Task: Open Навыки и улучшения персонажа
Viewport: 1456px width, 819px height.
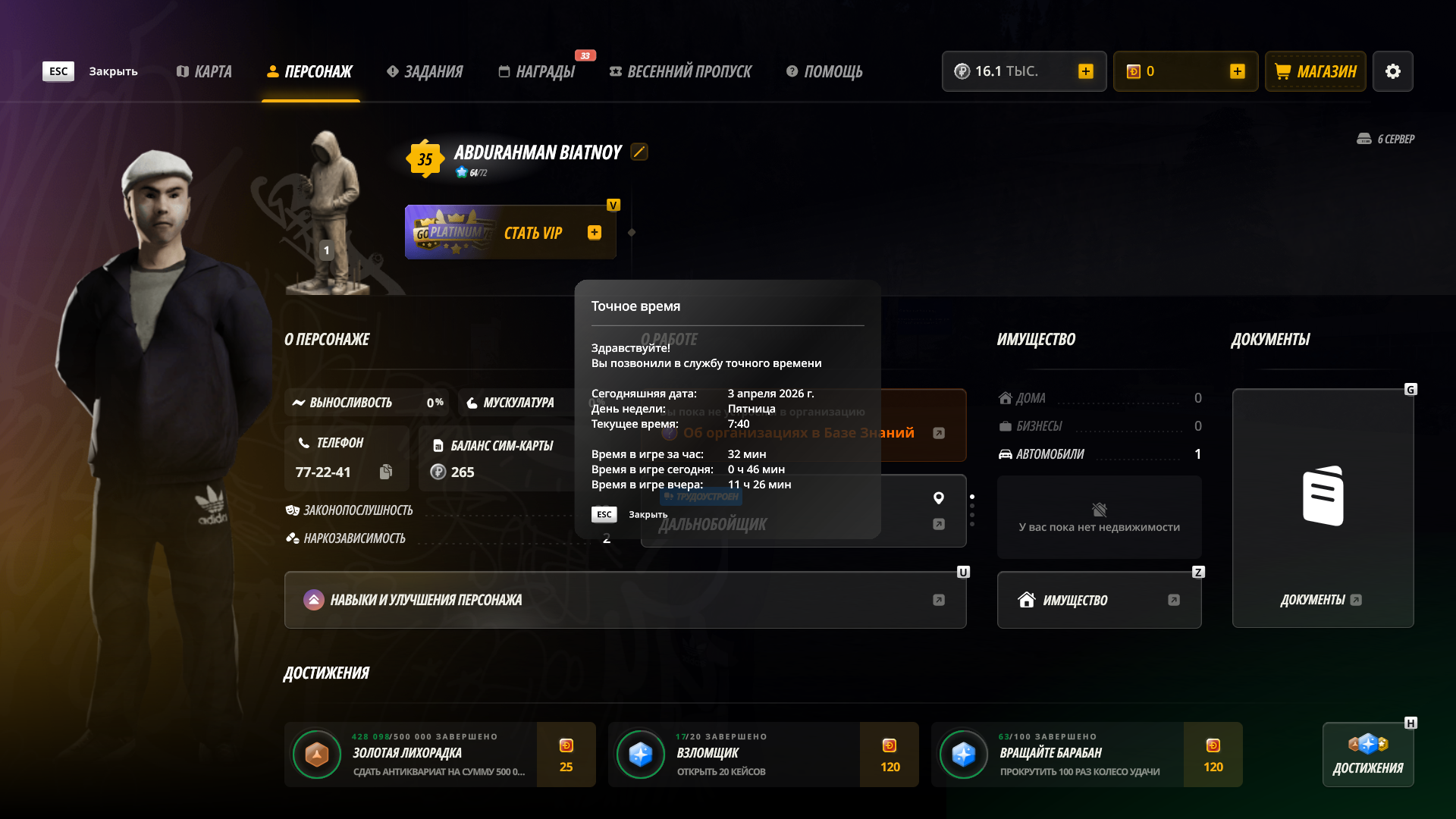Action: tap(625, 600)
